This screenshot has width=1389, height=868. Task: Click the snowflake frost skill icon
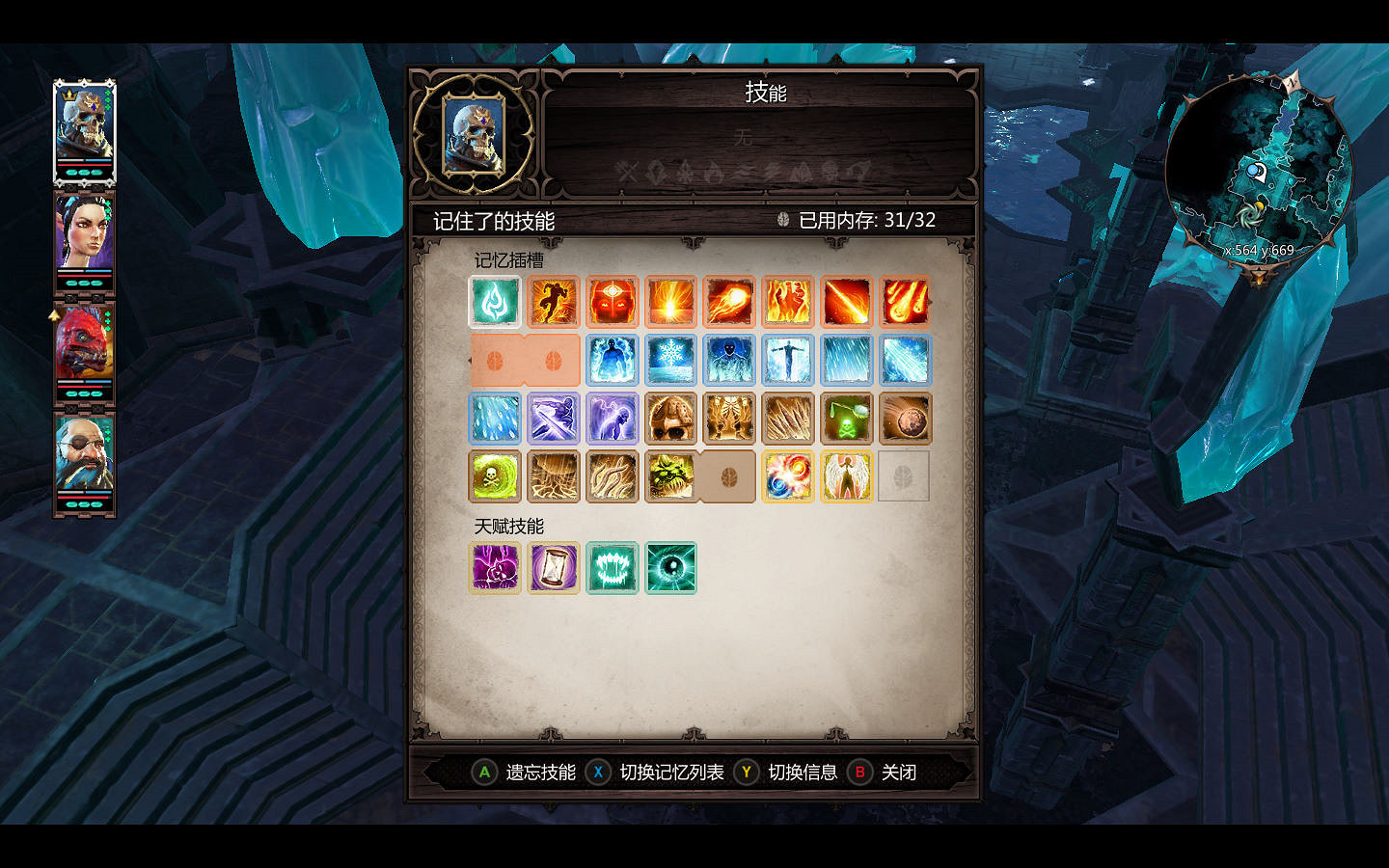[671, 360]
